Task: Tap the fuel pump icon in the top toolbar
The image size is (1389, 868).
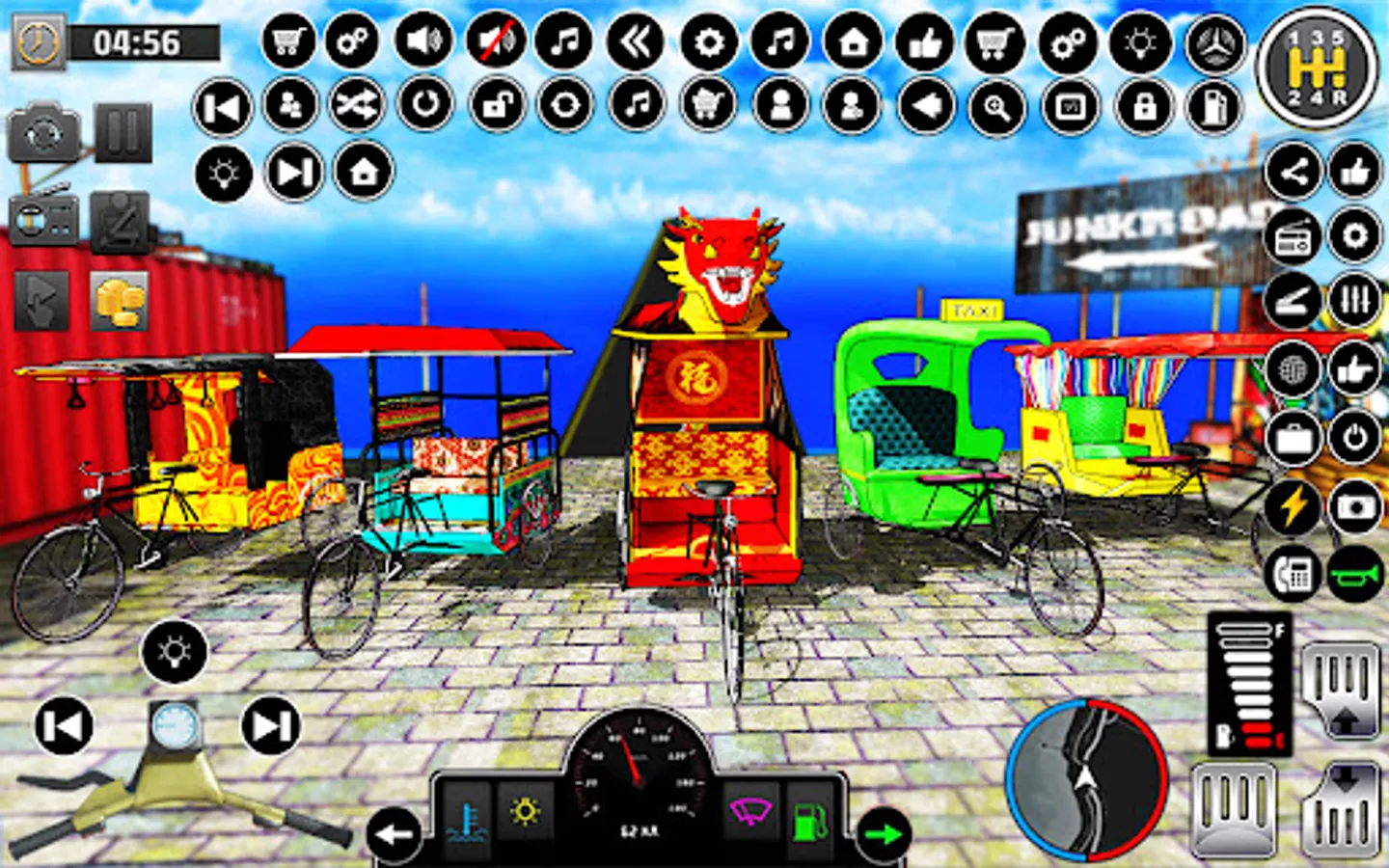Action: [x=1211, y=104]
